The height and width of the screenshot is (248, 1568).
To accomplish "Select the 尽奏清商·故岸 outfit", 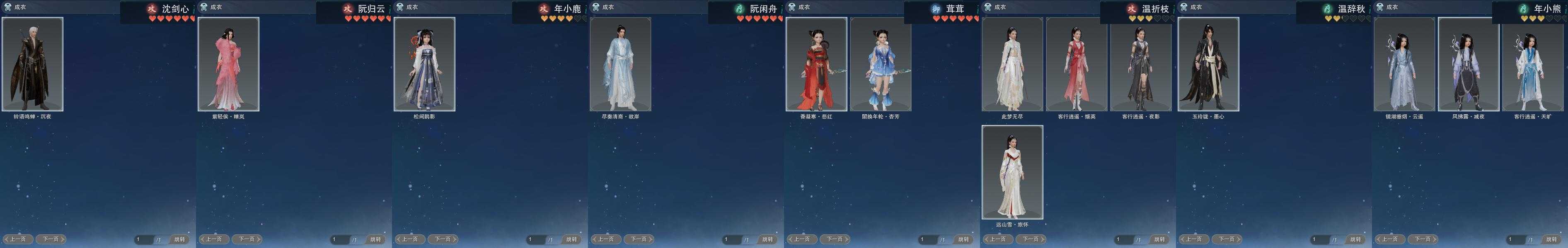I will pyautogui.click(x=620, y=64).
